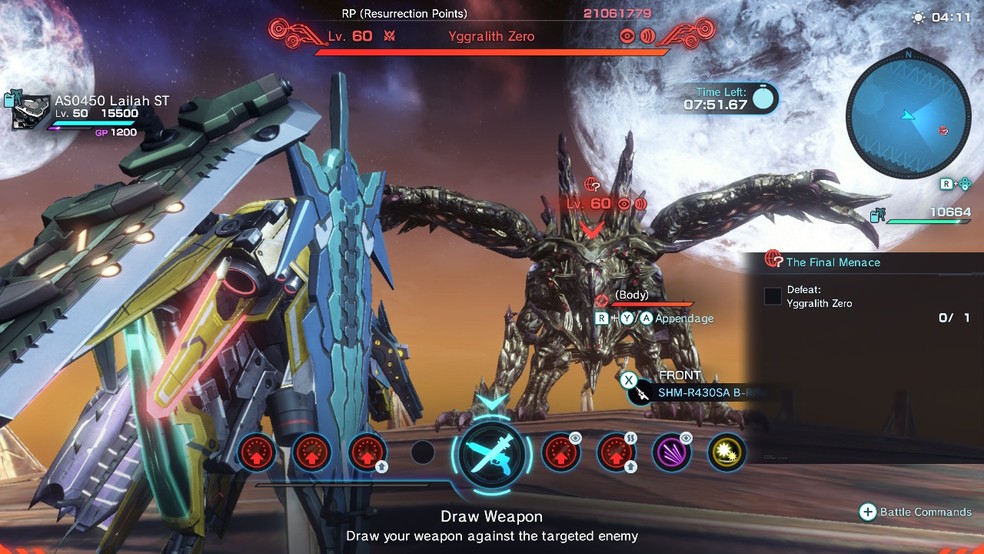Screen dimensions: 984x554
Task: Trigger the yellow starburst art icon
Action: [x=727, y=452]
